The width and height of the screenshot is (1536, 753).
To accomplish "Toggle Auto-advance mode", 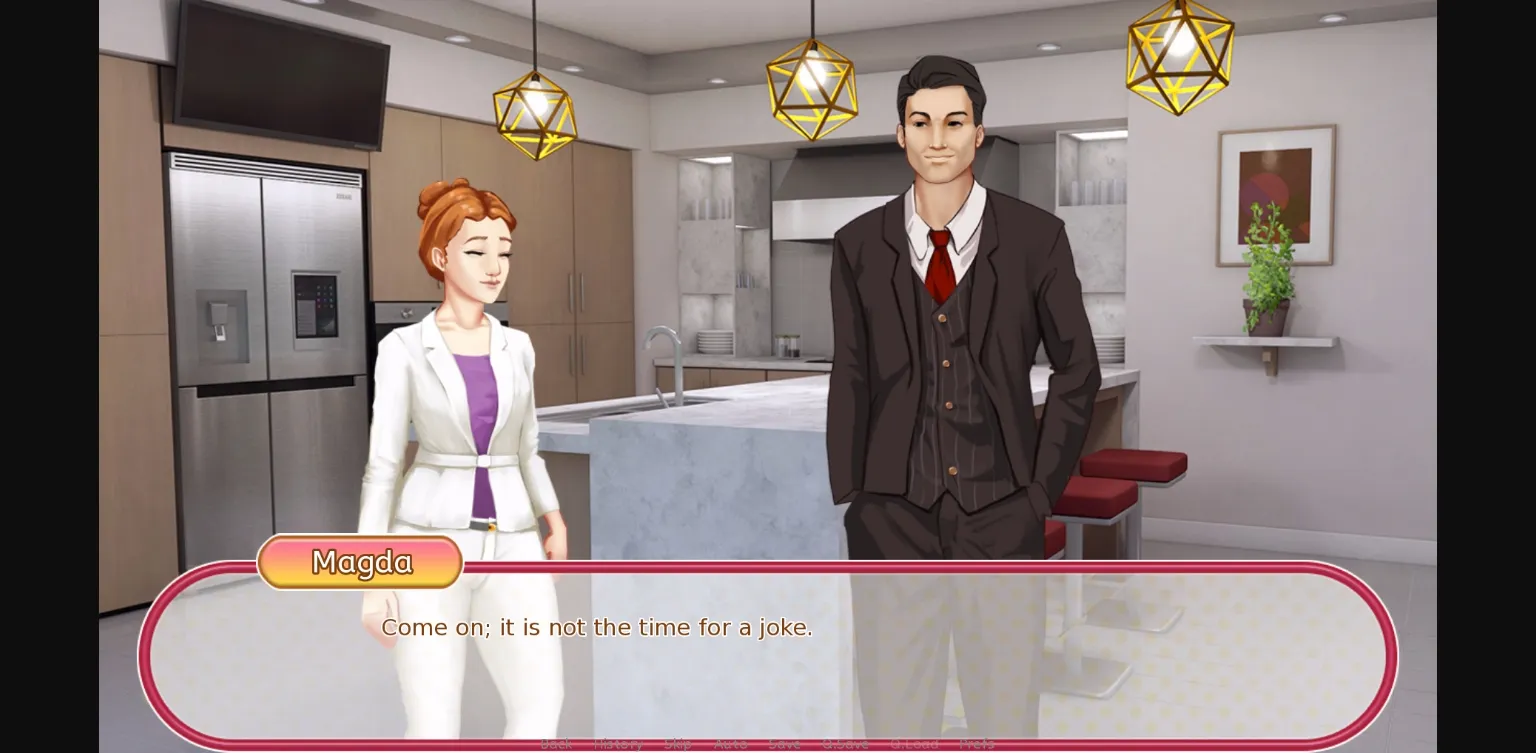I will (730, 744).
